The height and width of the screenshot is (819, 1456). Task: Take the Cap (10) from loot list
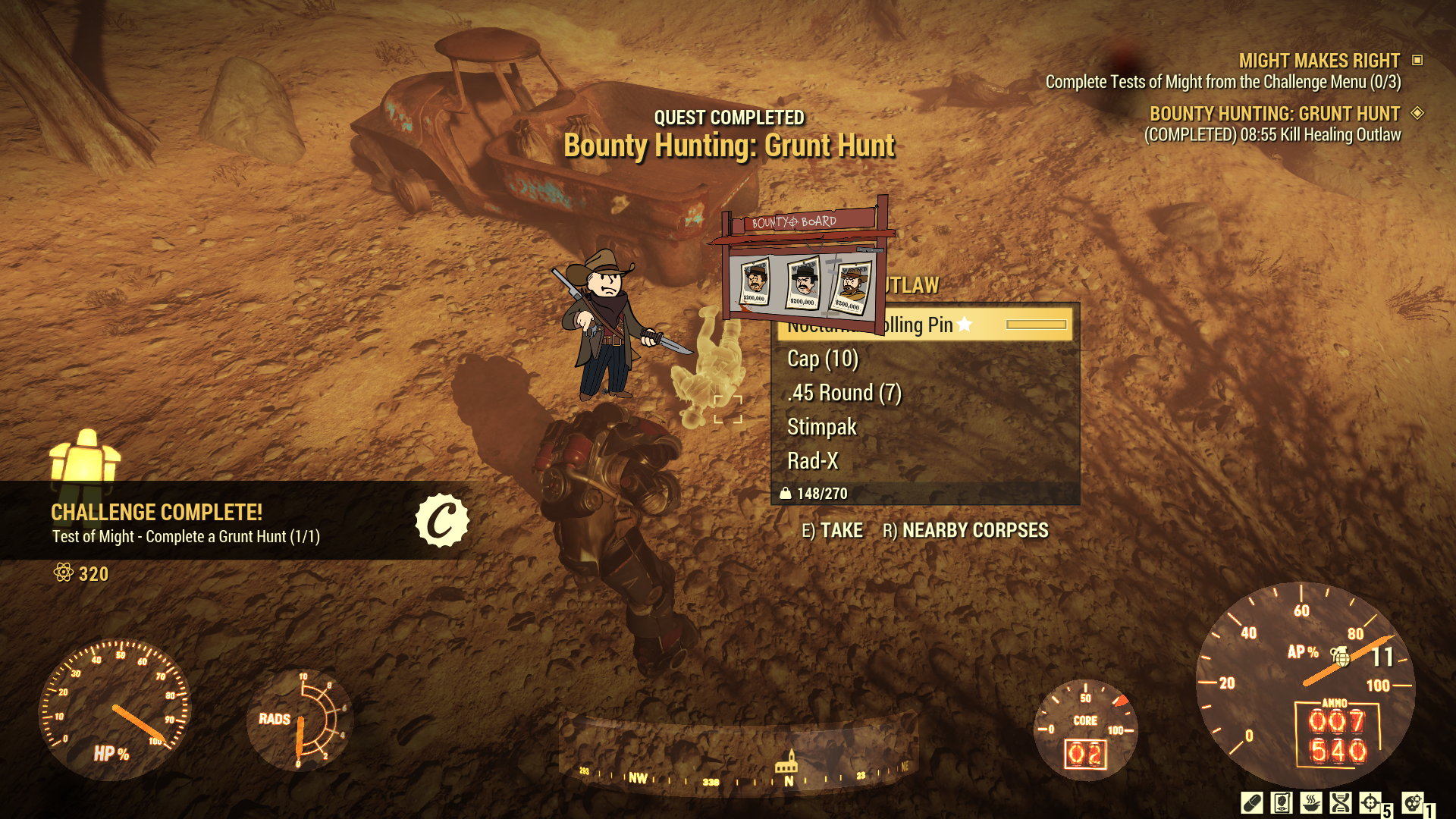click(x=823, y=359)
